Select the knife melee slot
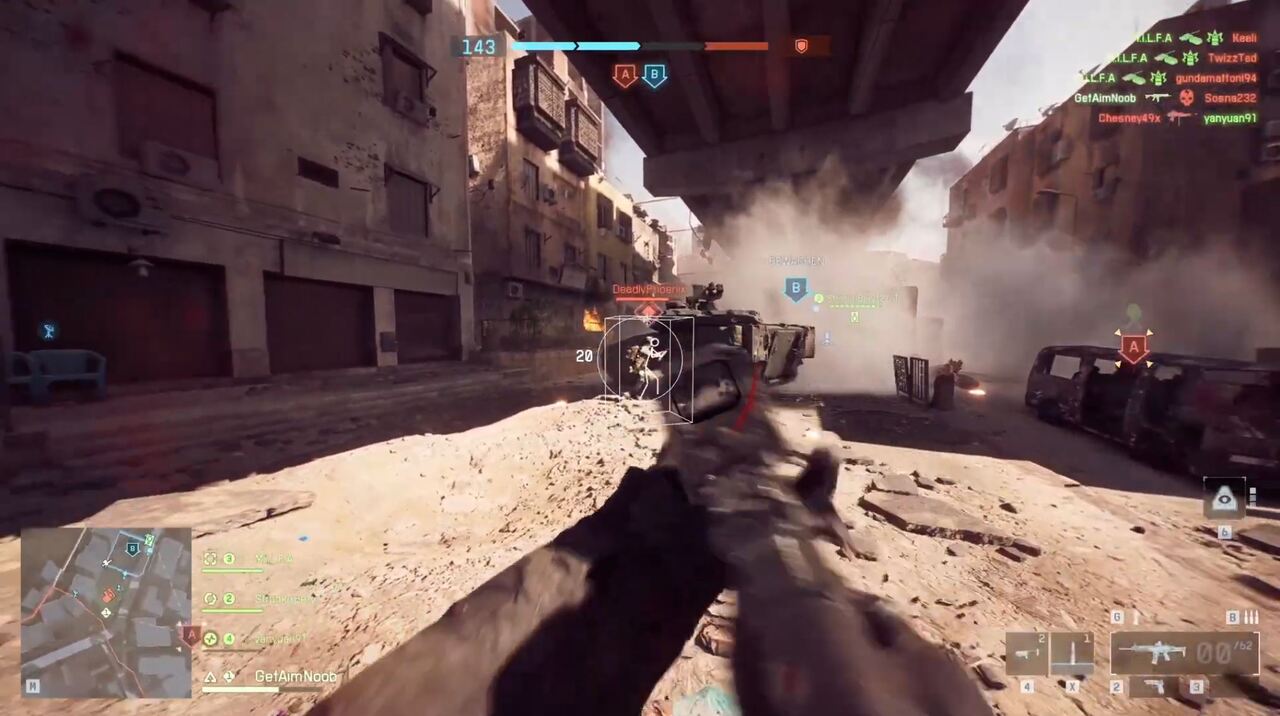Image resolution: width=1280 pixels, height=716 pixels. [x=1071, y=653]
